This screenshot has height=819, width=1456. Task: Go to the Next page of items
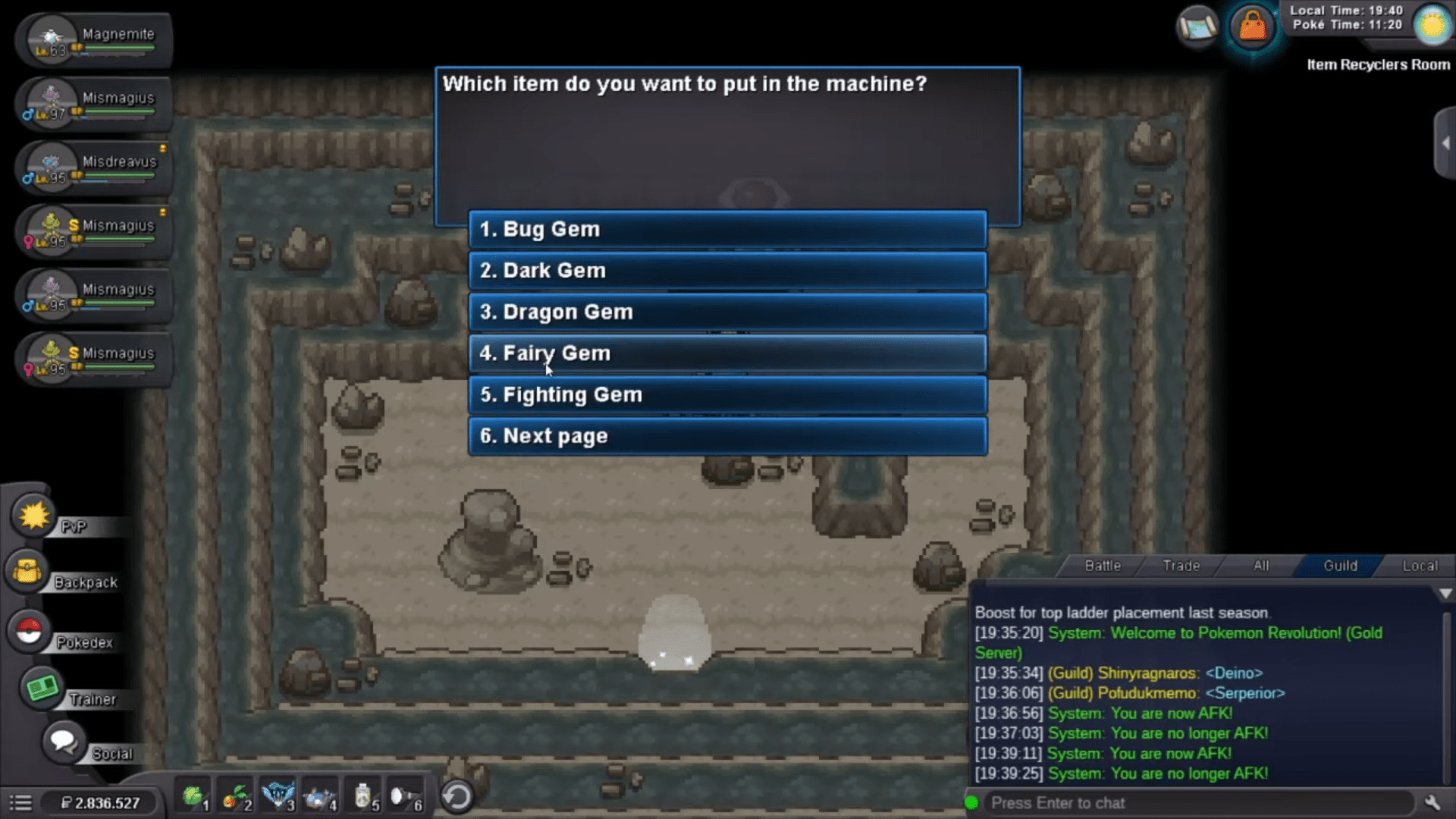pos(727,436)
